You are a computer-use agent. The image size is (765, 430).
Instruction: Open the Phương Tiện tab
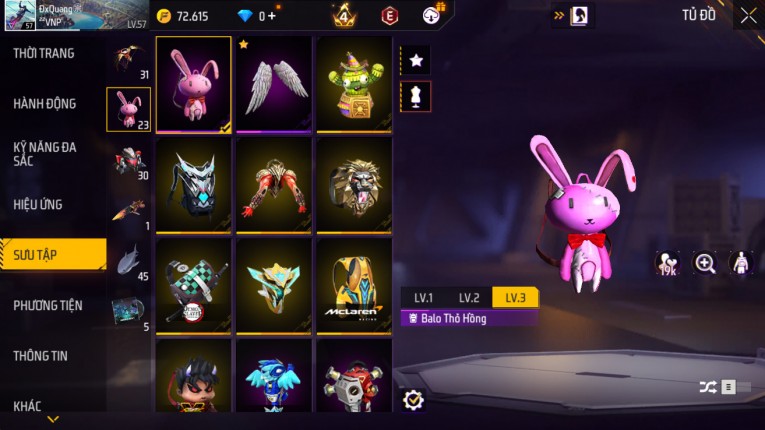[48, 305]
